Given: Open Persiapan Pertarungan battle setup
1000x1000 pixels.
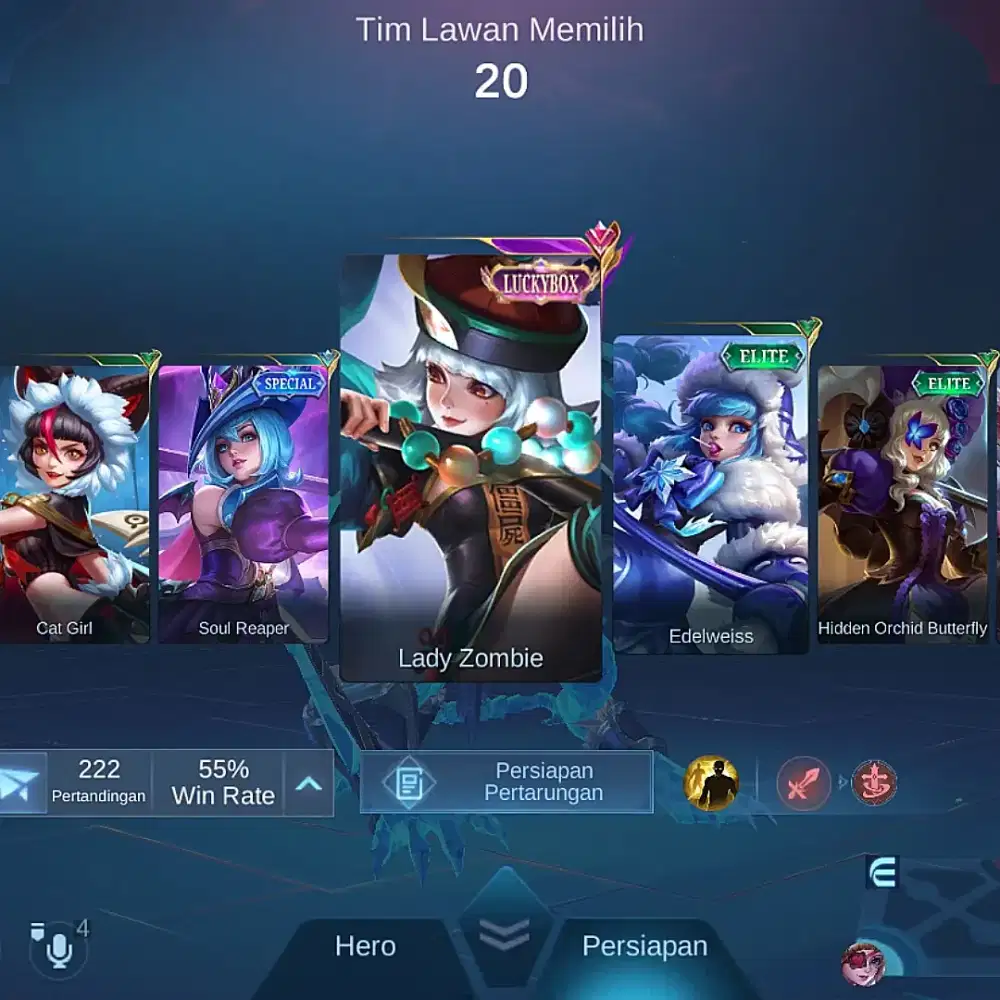Looking at the screenshot, I should click(506, 782).
